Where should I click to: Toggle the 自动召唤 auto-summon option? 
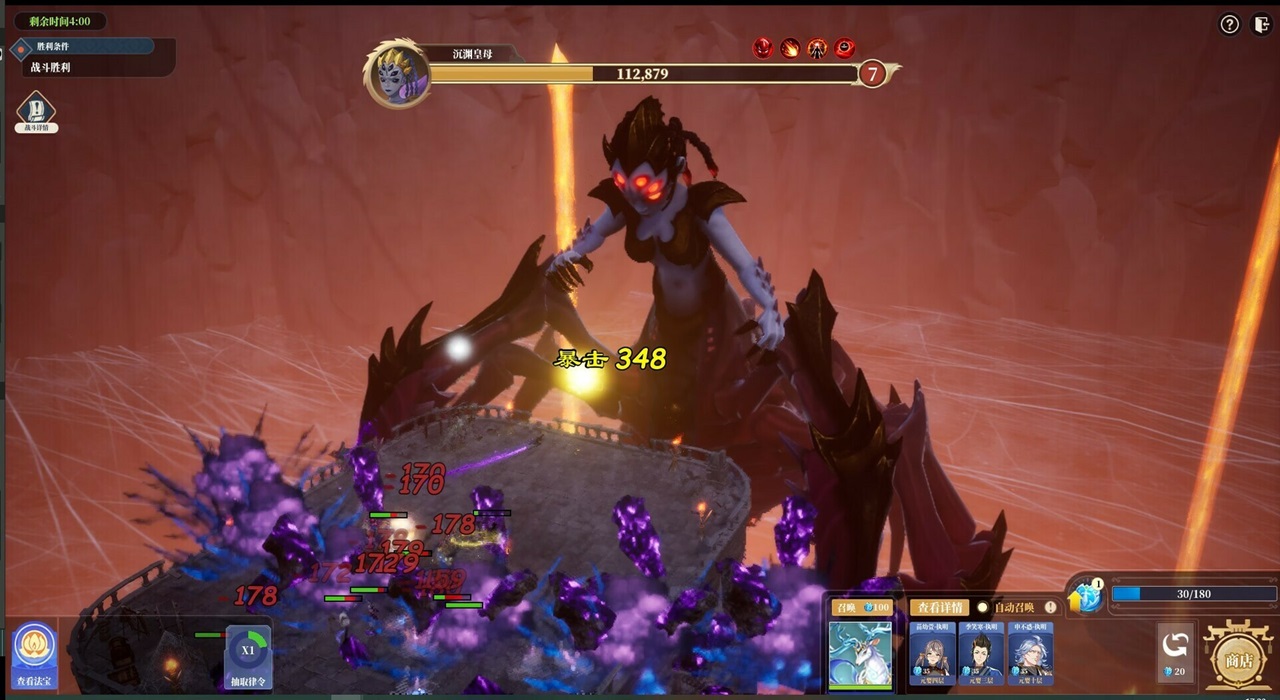click(983, 607)
